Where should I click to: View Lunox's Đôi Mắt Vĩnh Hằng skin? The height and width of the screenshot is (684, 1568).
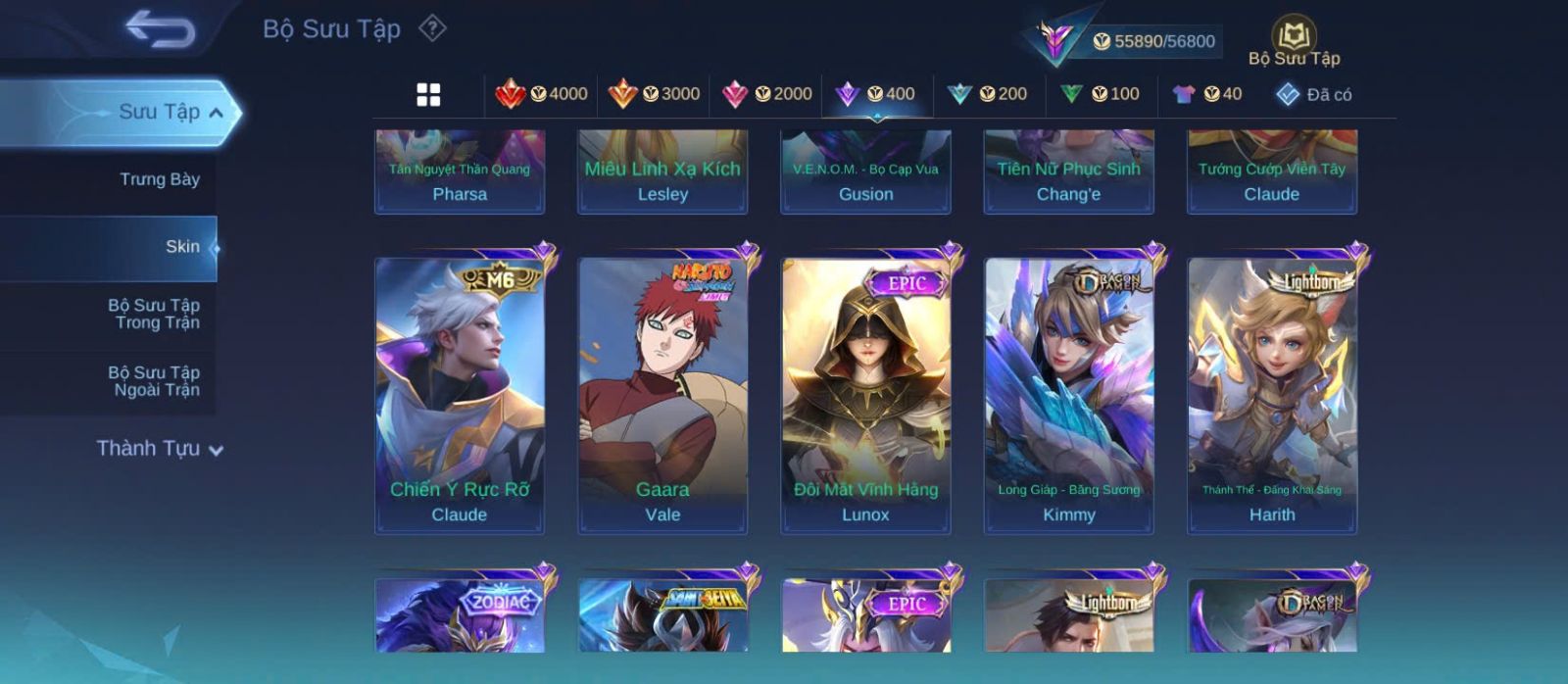click(x=865, y=395)
